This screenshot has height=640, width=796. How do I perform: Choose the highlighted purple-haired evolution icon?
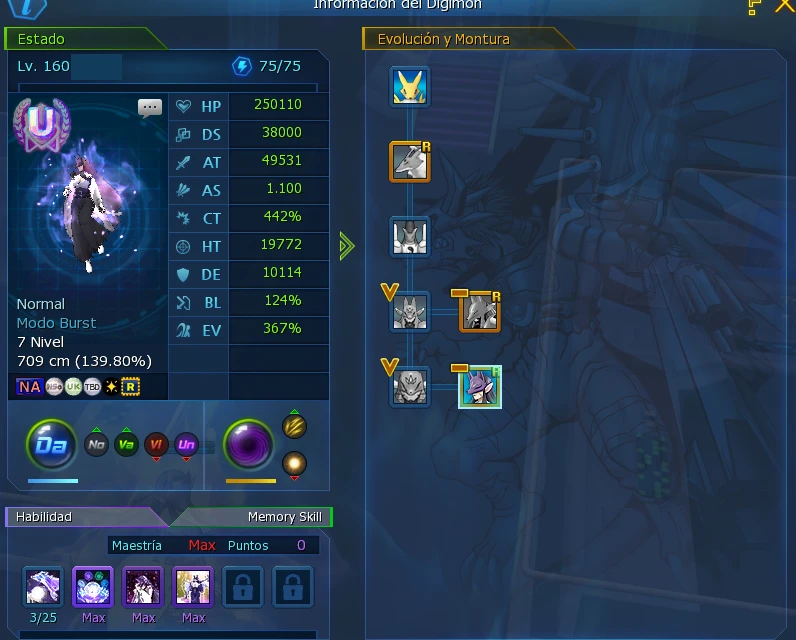tap(480, 387)
